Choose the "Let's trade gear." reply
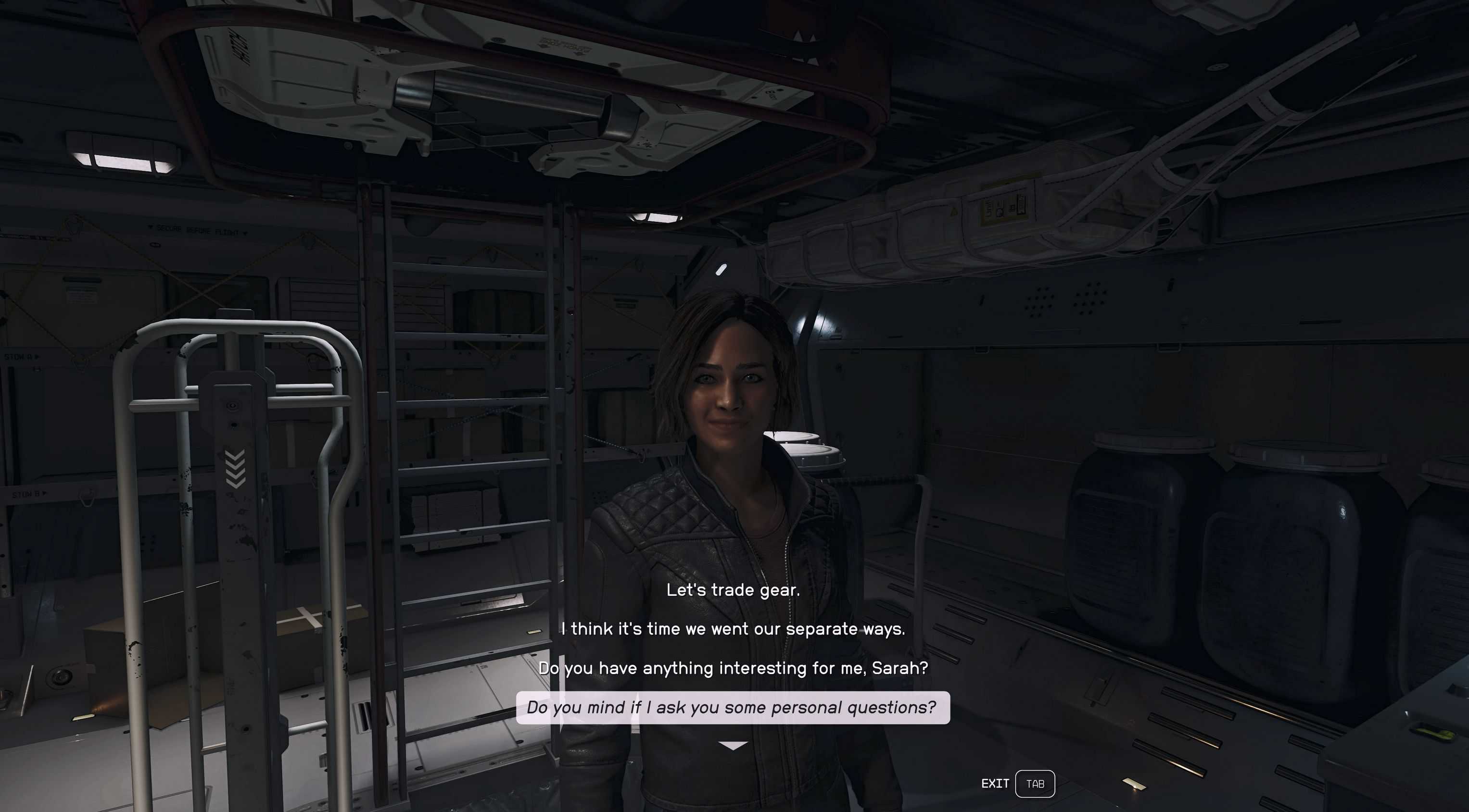The image size is (1469, 812). 733,590
